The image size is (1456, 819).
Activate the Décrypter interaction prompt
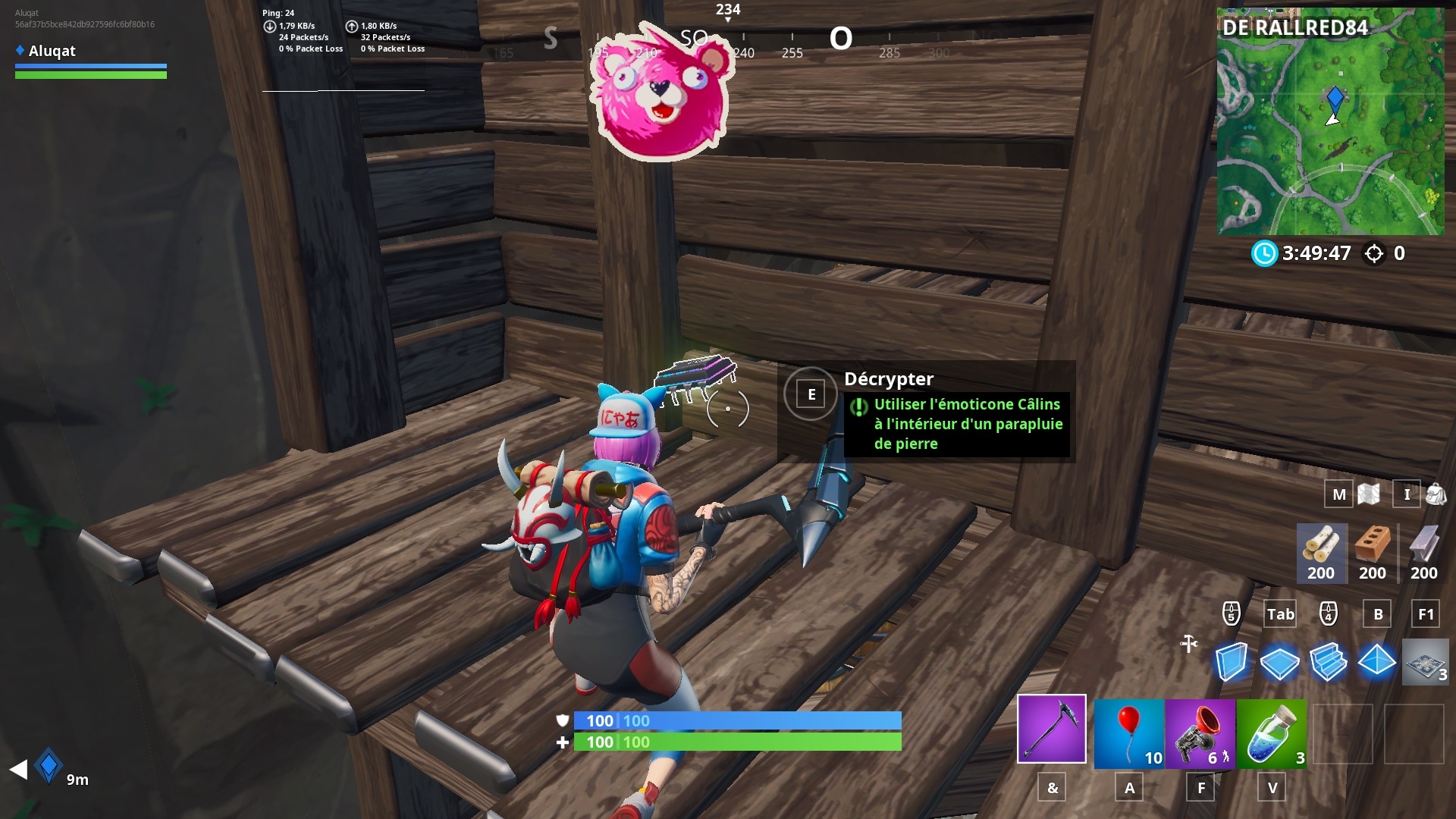point(811,394)
